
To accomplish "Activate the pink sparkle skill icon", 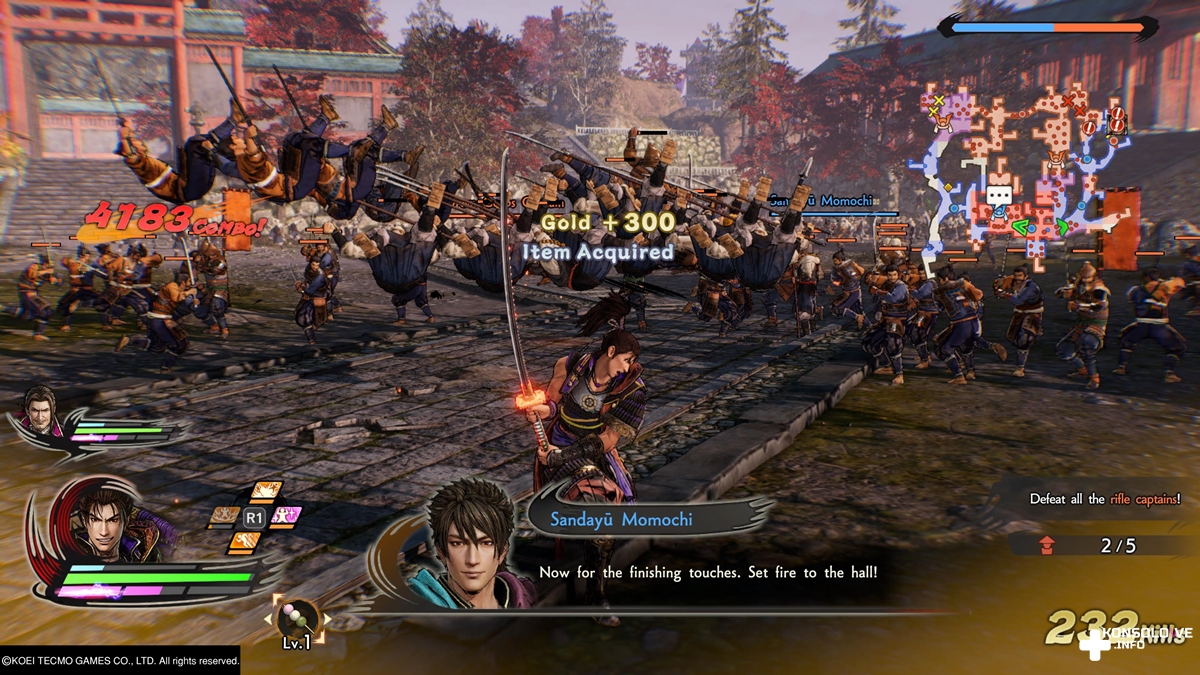I will point(286,516).
